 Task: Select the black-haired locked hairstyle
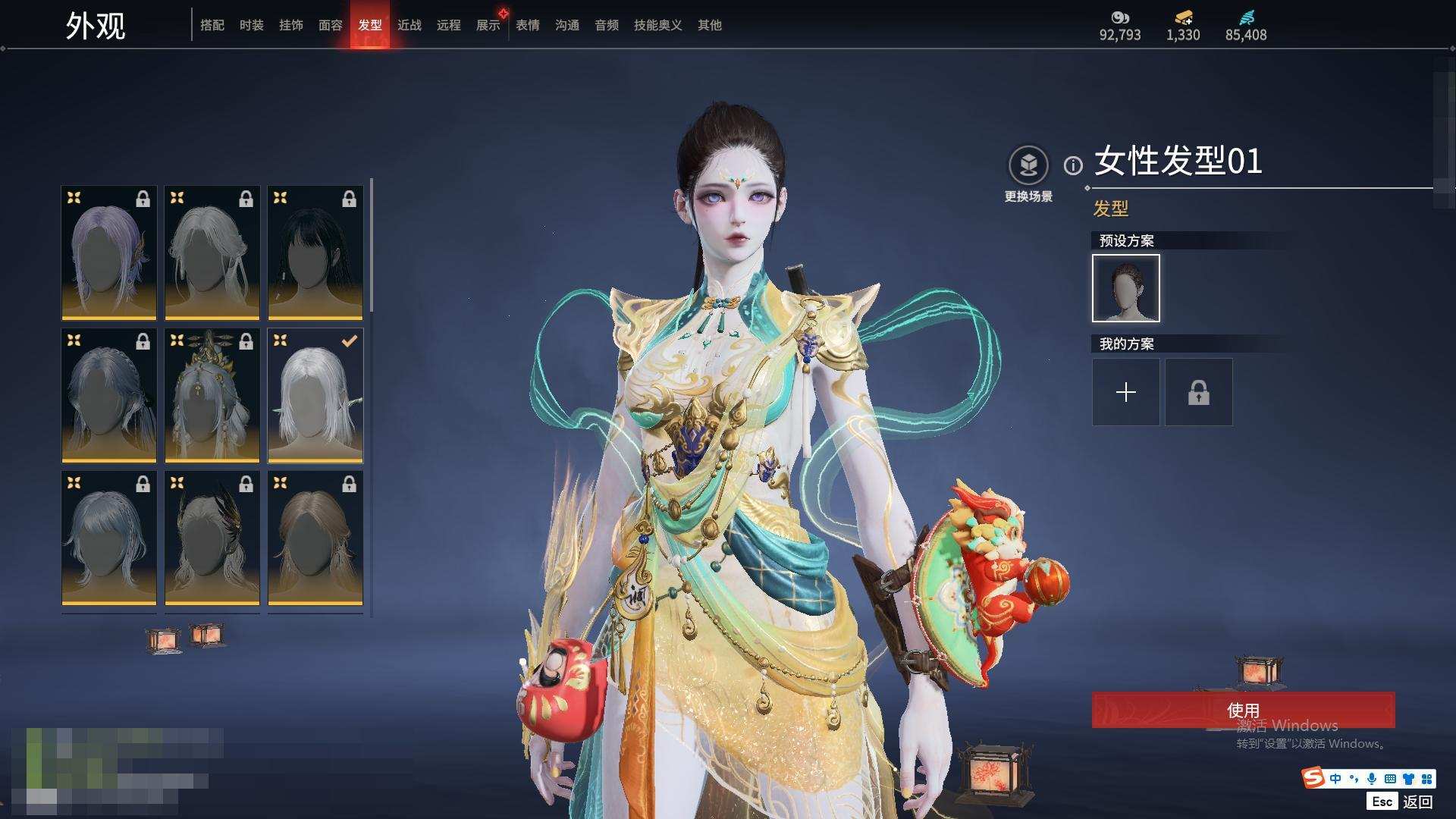315,253
